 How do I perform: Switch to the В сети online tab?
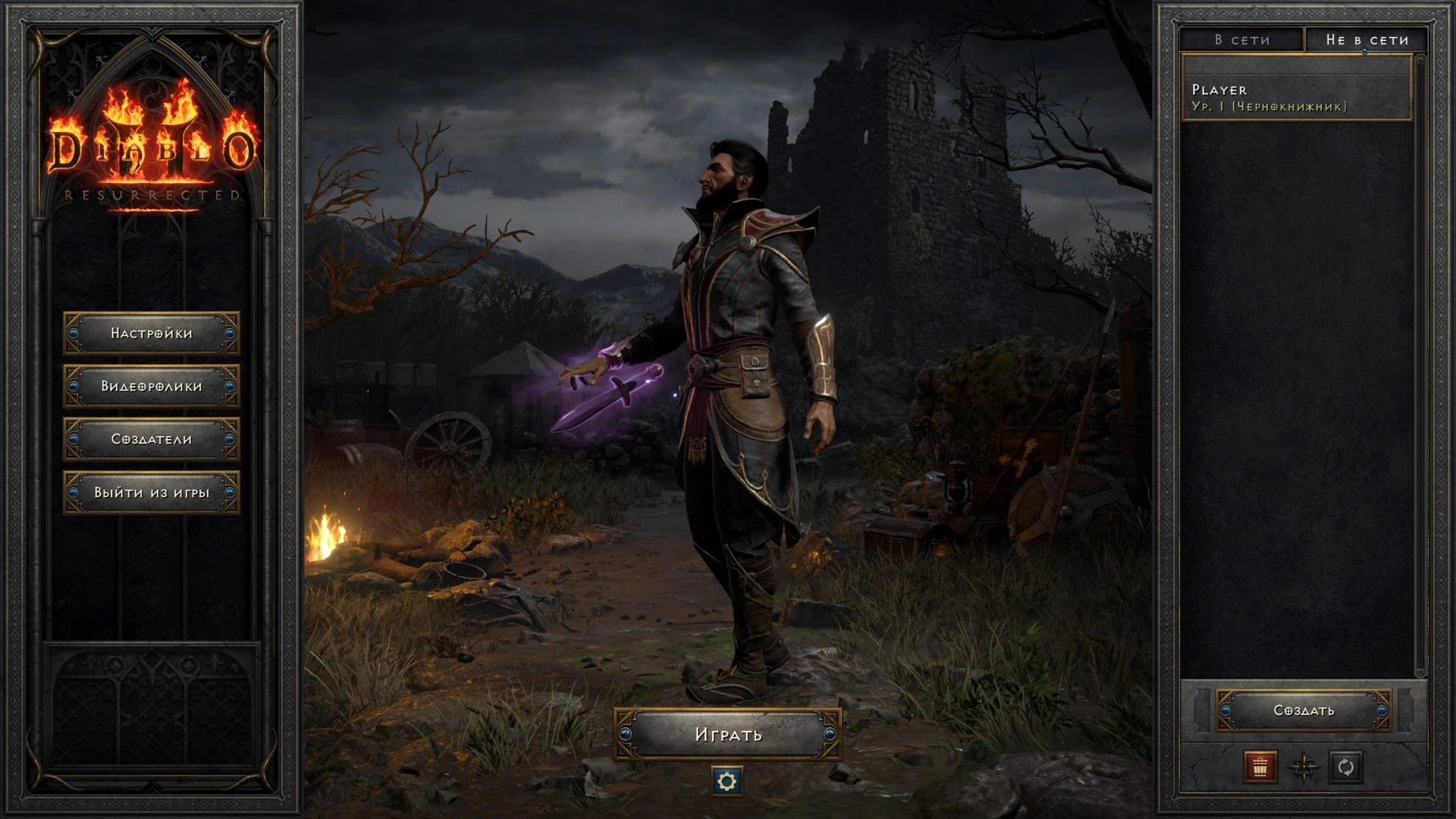coord(1241,39)
